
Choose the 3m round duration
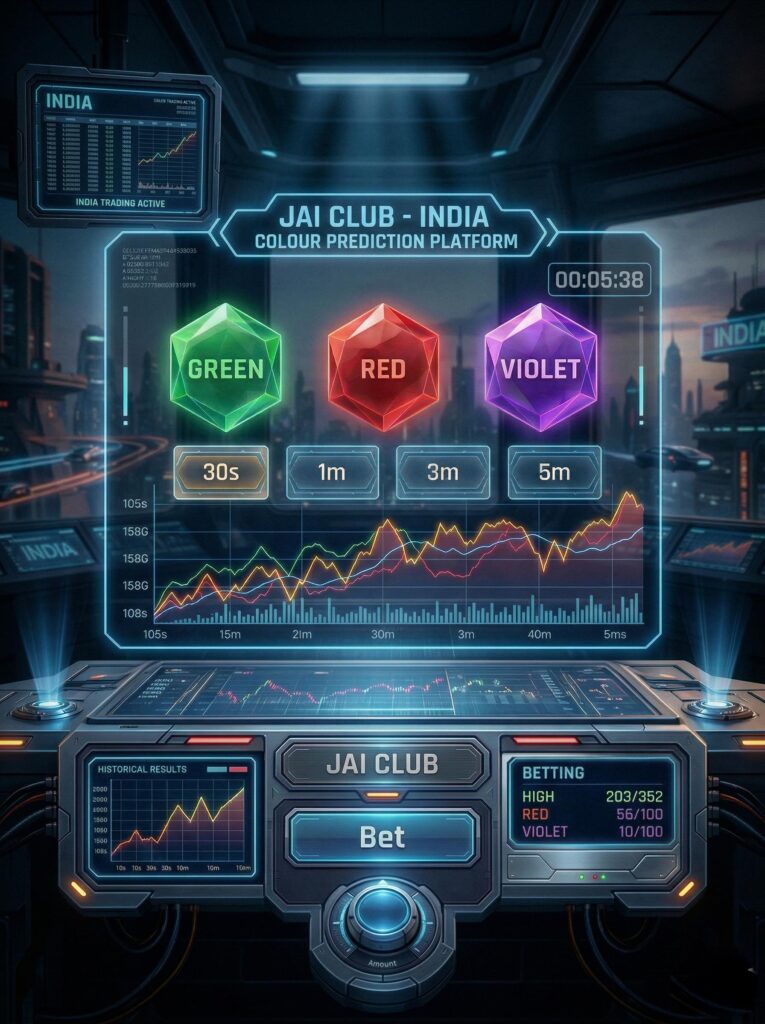coord(442,472)
